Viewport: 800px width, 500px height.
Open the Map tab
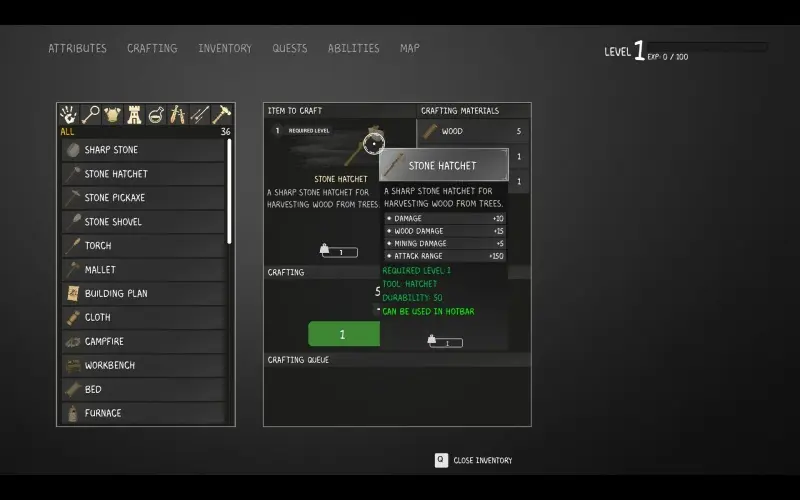pyautogui.click(x=410, y=48)
